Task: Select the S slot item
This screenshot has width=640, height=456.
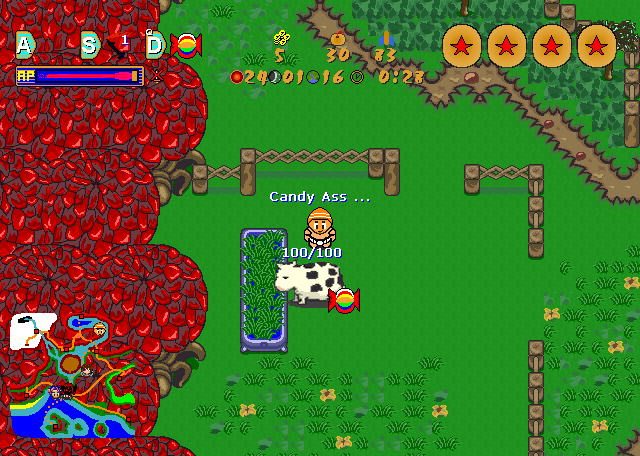Action: [90, 44]
